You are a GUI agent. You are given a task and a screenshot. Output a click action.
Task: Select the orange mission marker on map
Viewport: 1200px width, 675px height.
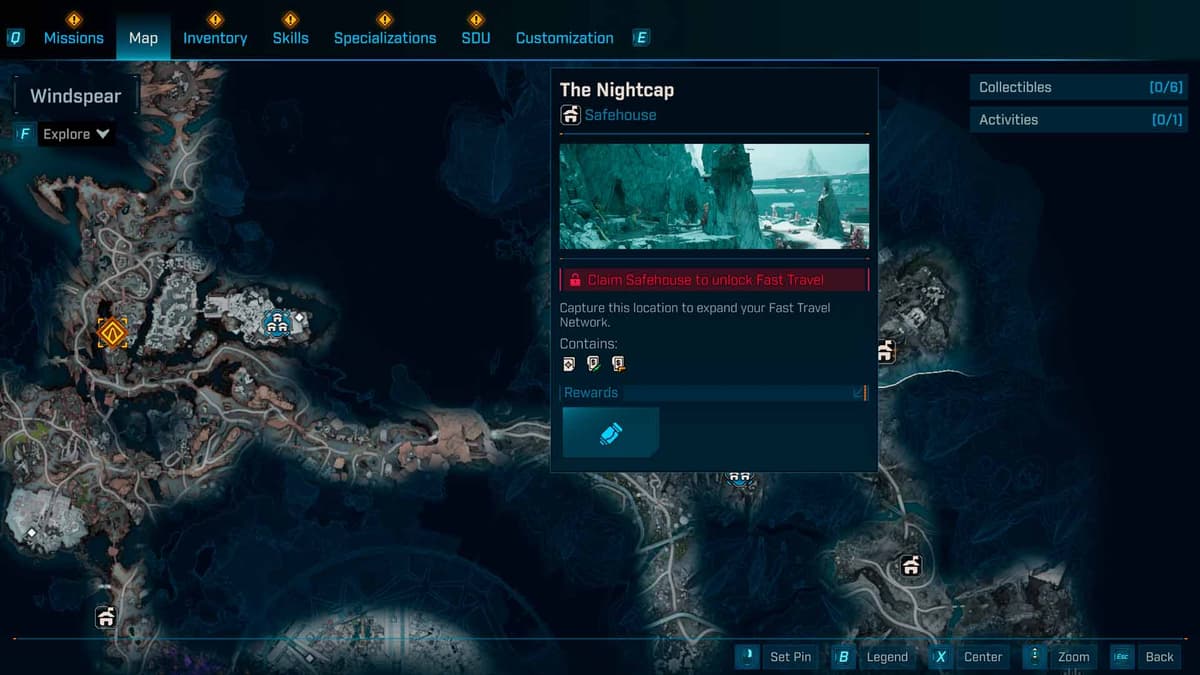click(112, 332)
